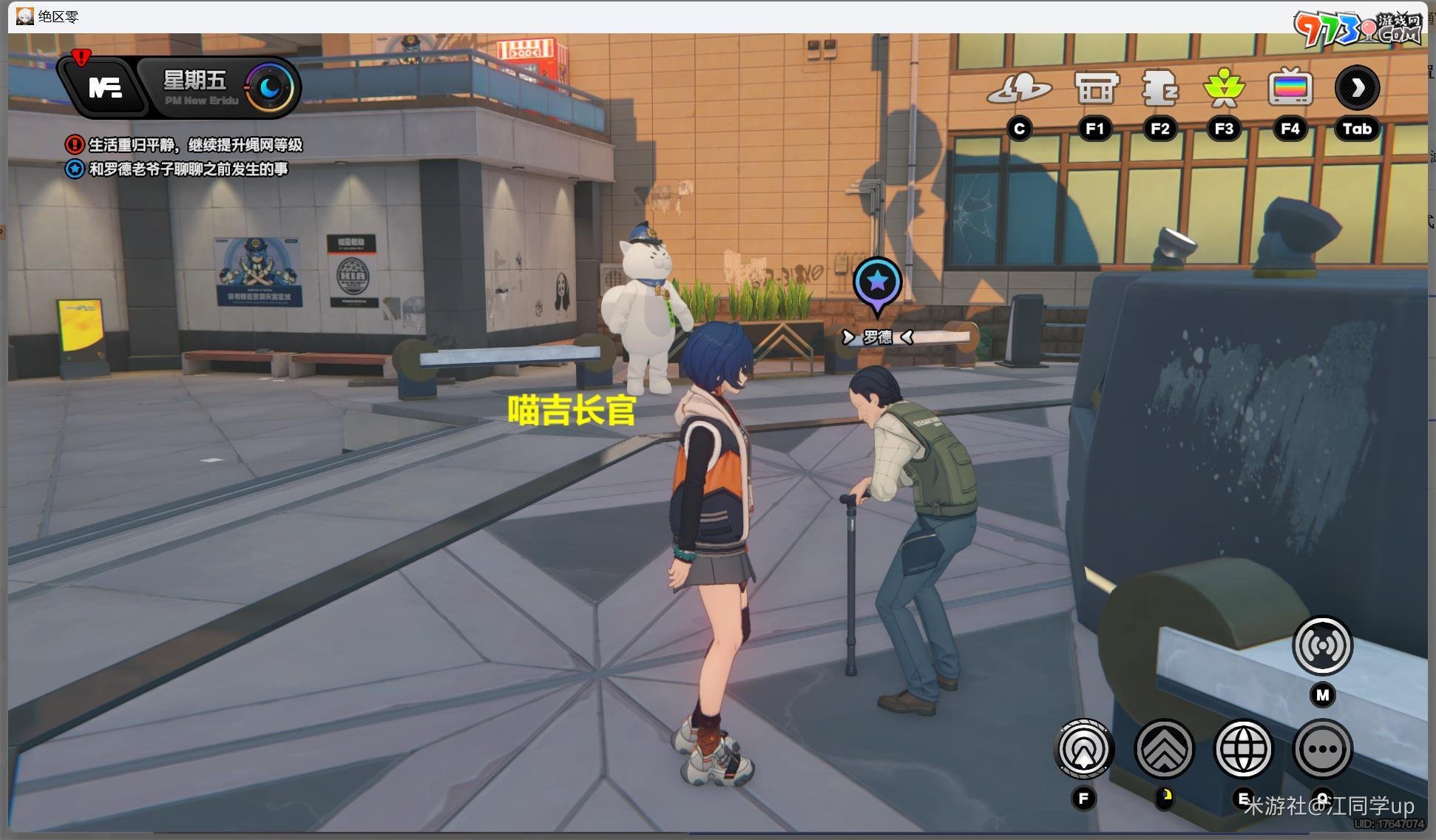Open the signal map with the M icon

pos(1323,645)
